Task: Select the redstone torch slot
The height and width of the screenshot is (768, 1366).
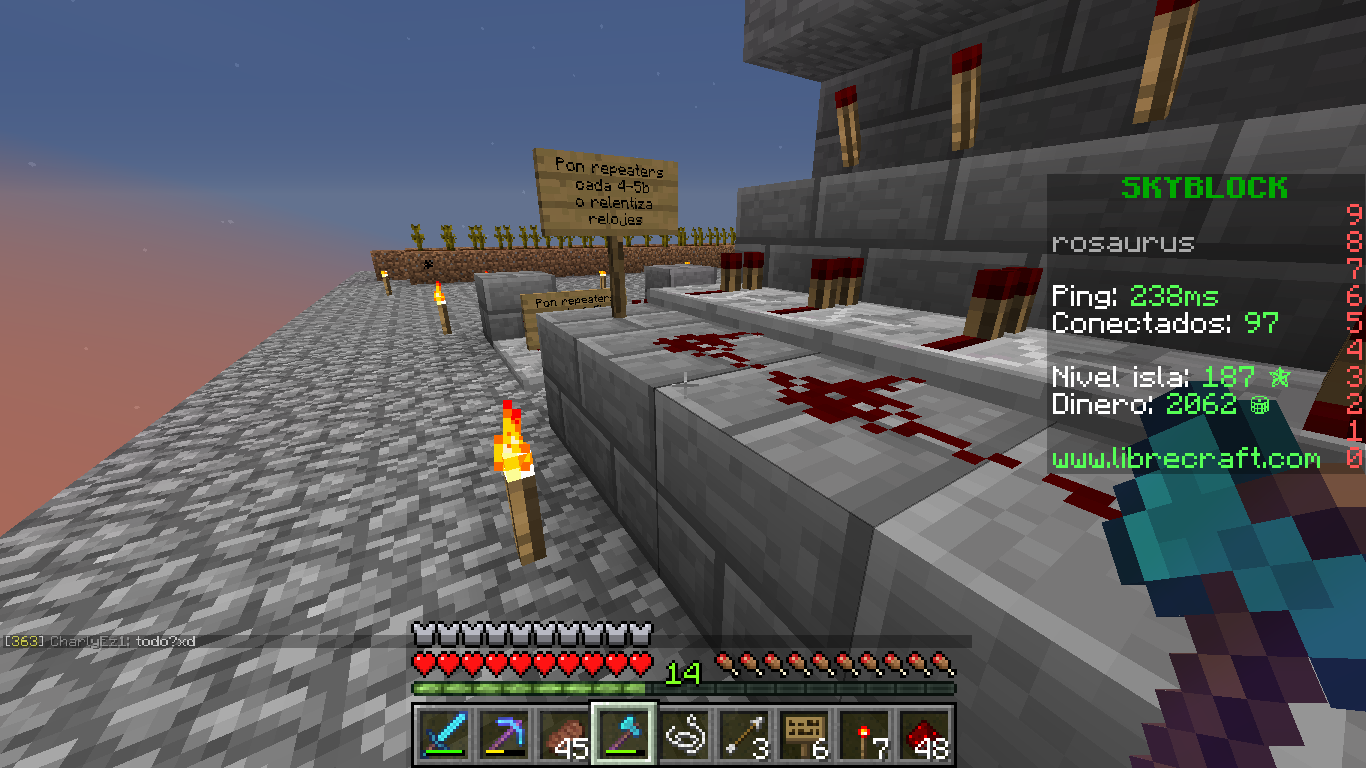Action: (865, 735)
